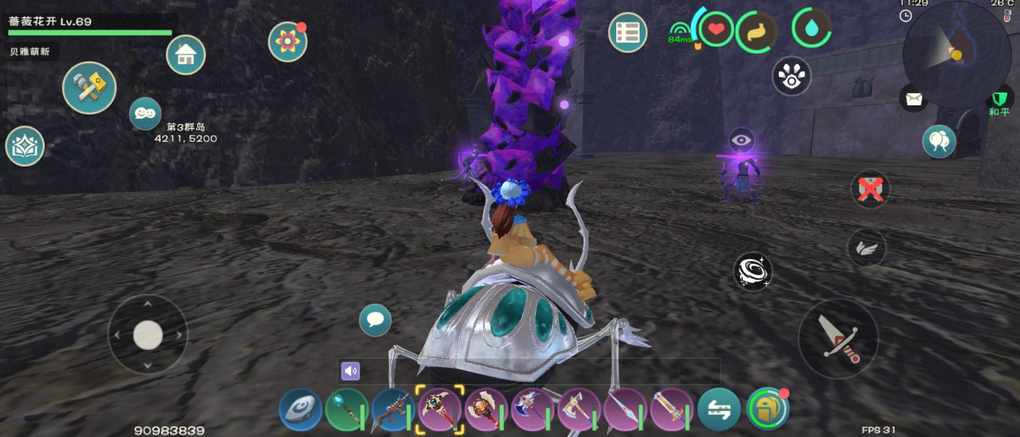The image size is (1020, 437).
Task: Open the backpack inventory icon
Action: point(767,408)
